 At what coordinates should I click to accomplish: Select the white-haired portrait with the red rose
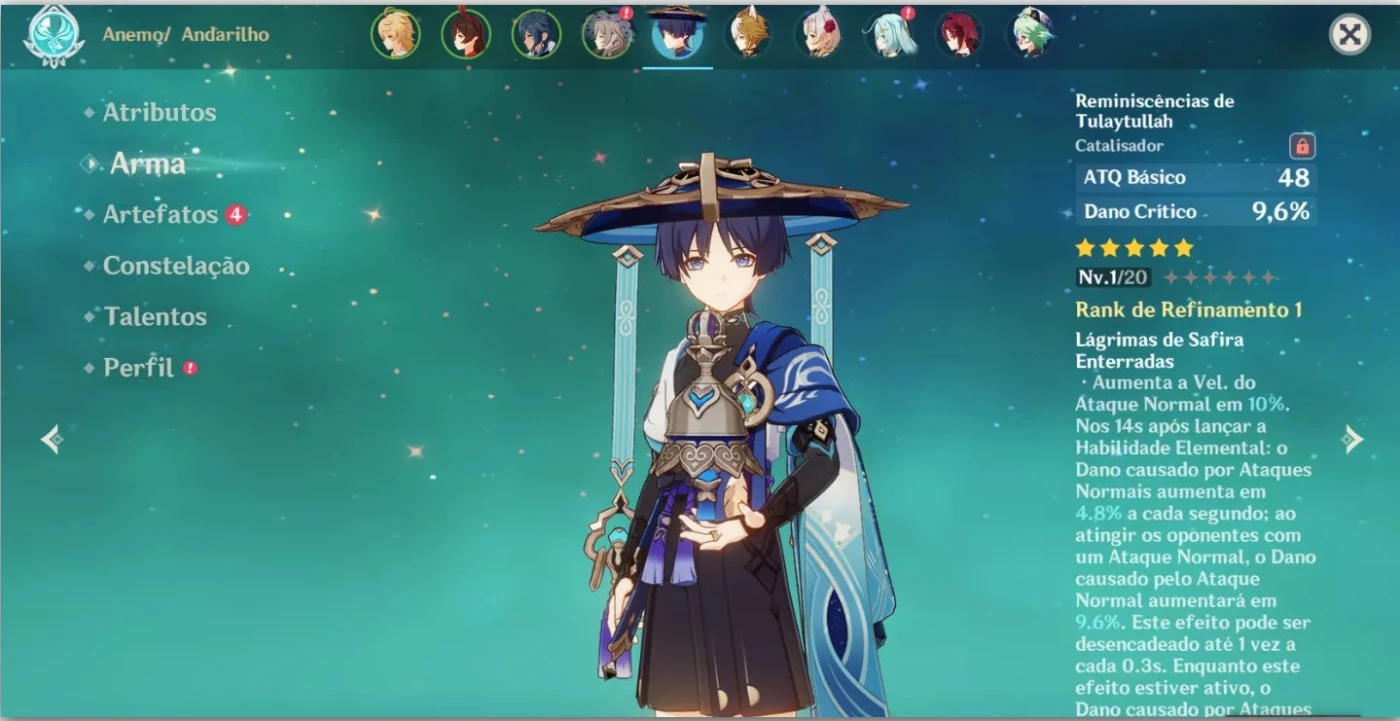pos(818,32)
